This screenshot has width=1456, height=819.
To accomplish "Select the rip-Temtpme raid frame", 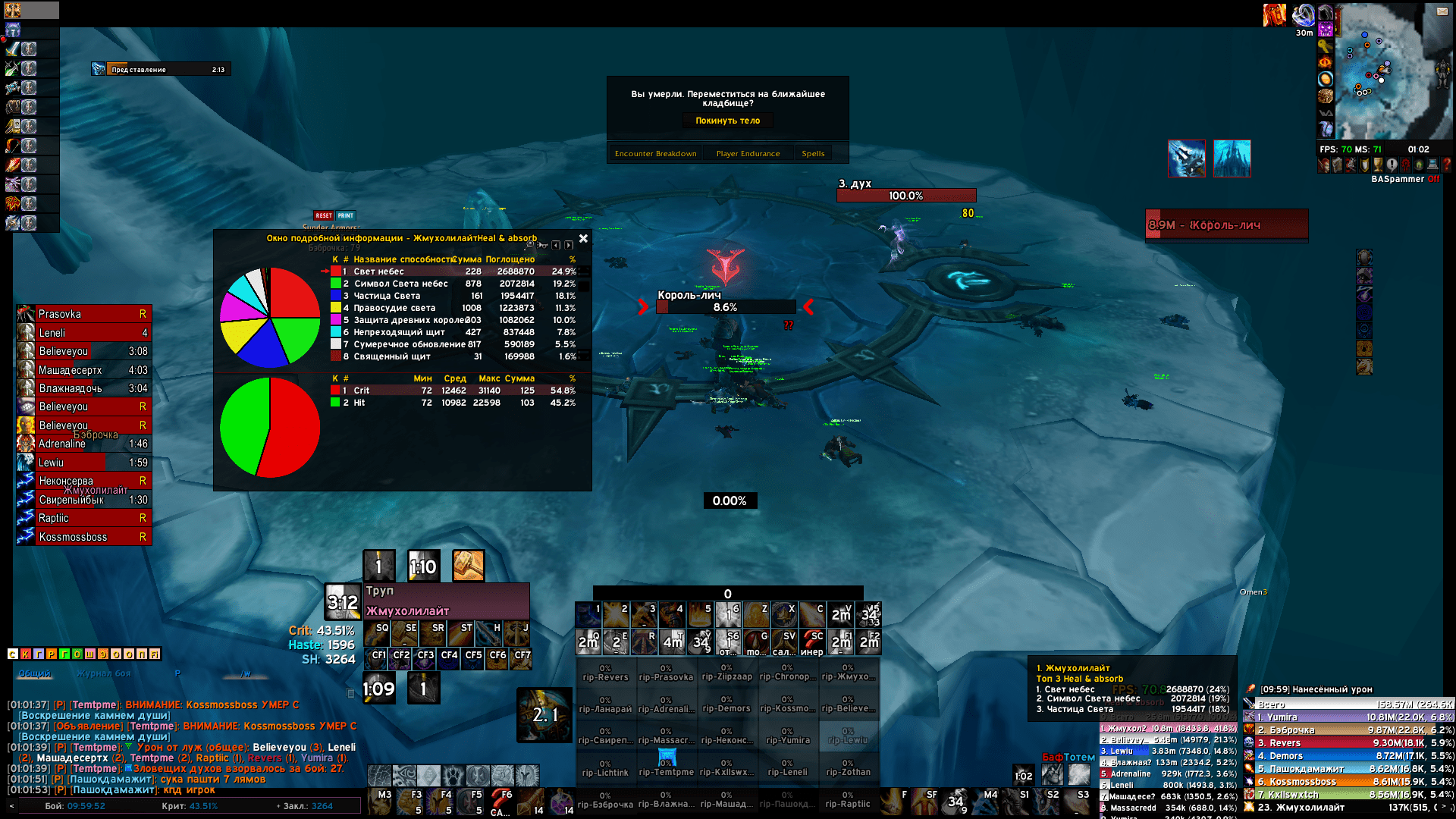I will click(666, 767).
